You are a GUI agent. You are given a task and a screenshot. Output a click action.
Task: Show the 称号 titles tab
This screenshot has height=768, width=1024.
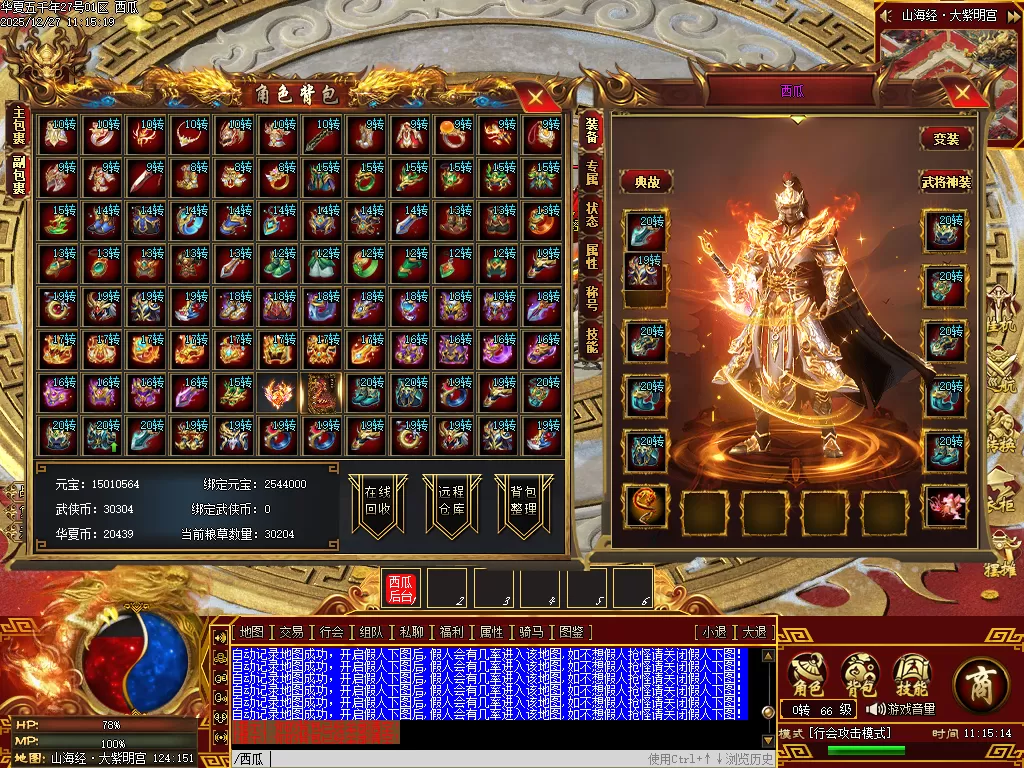click(591, 299)
